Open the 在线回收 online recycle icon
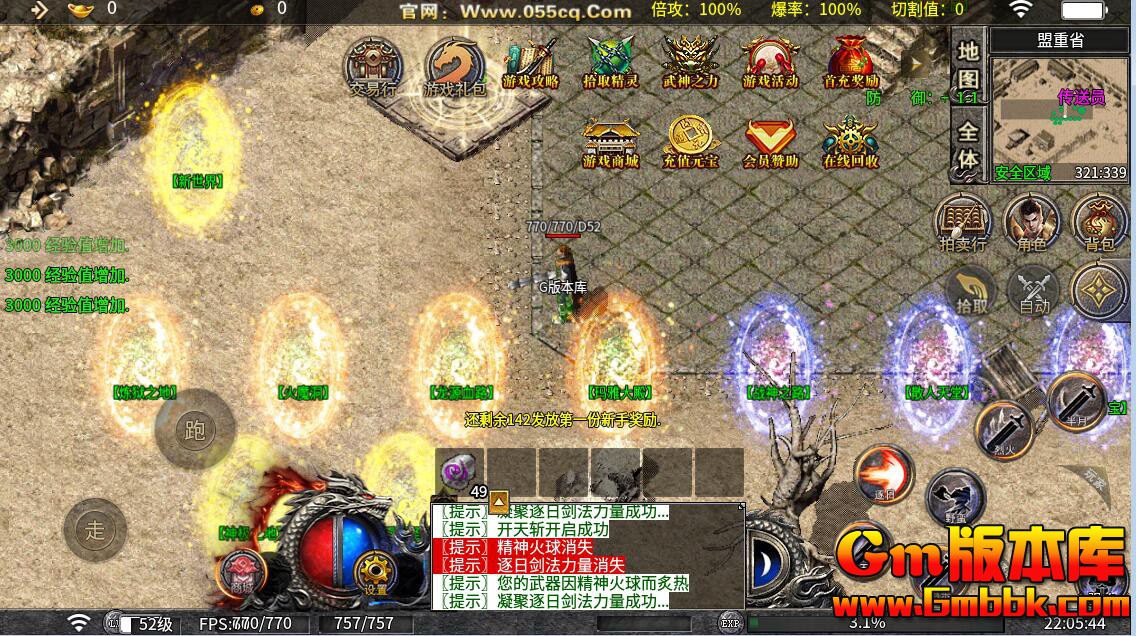Screen dimensions: 1136x636 pos(850,143)
